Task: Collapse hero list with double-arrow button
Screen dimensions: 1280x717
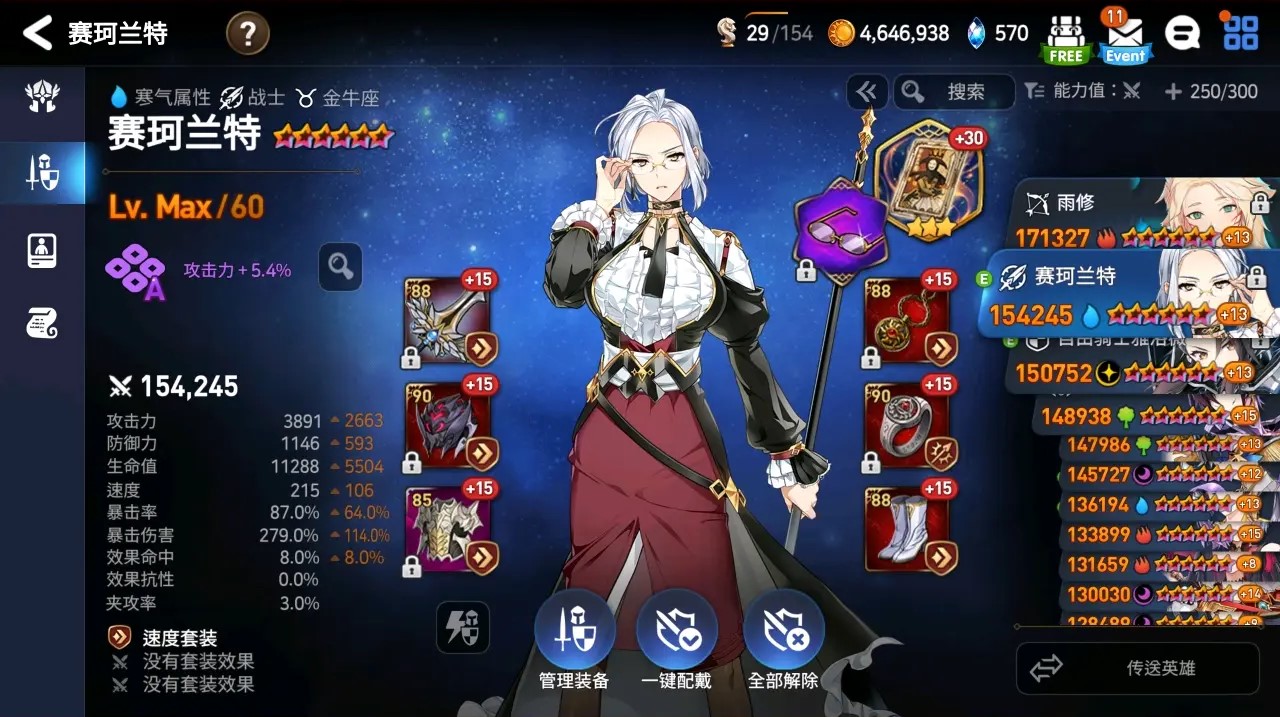Action: coord(866,92)
